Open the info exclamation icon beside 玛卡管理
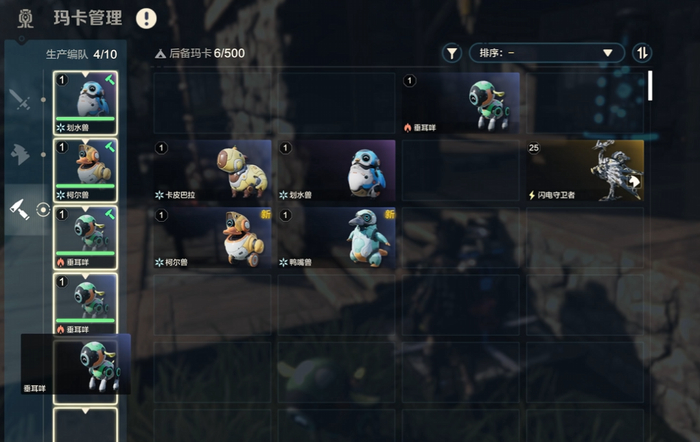This screenshot has height=442, width=700. (147, 18)
